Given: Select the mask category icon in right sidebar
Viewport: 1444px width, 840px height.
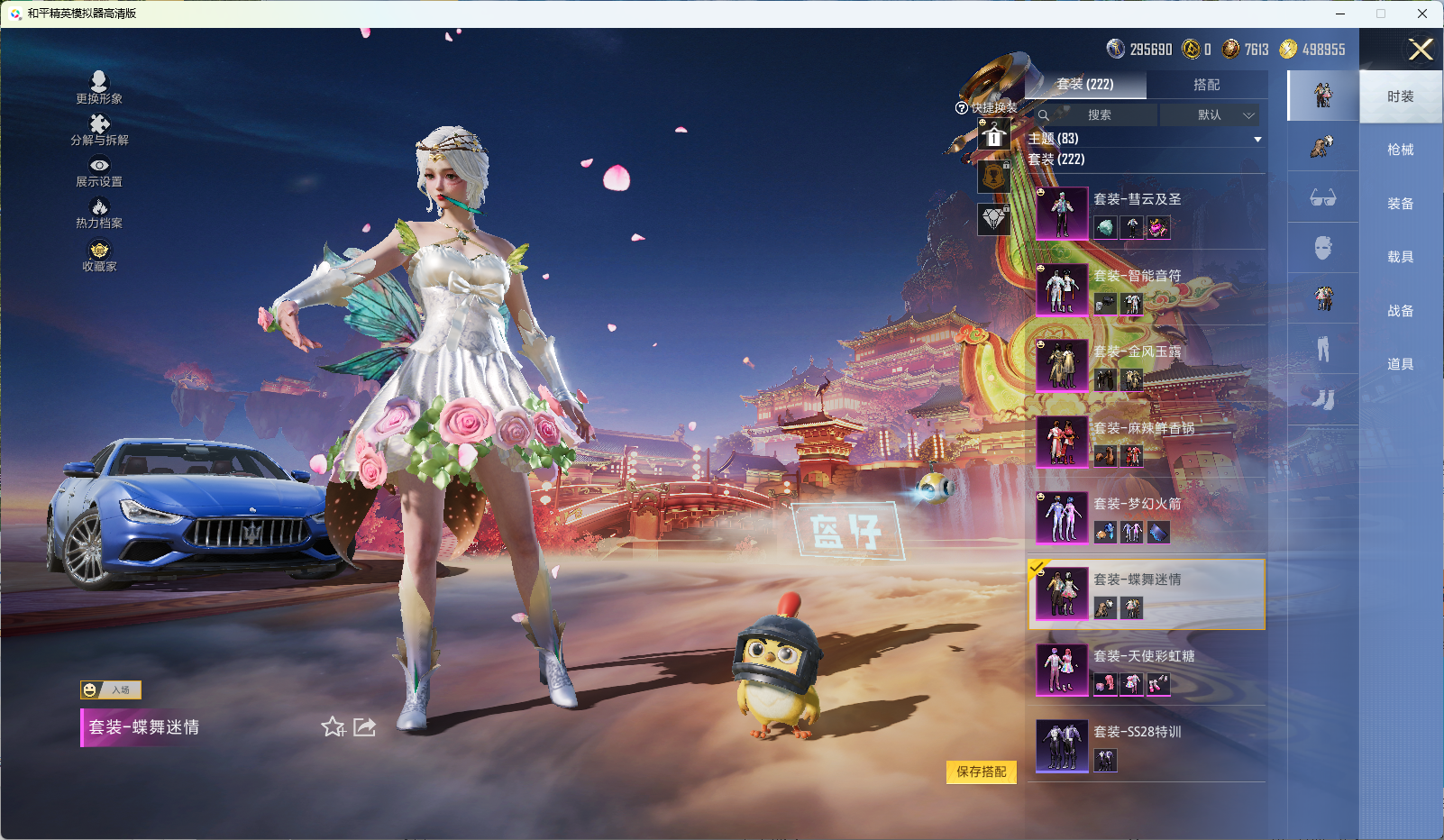Looking at the screenshot, I should (x=1323, y=248).
